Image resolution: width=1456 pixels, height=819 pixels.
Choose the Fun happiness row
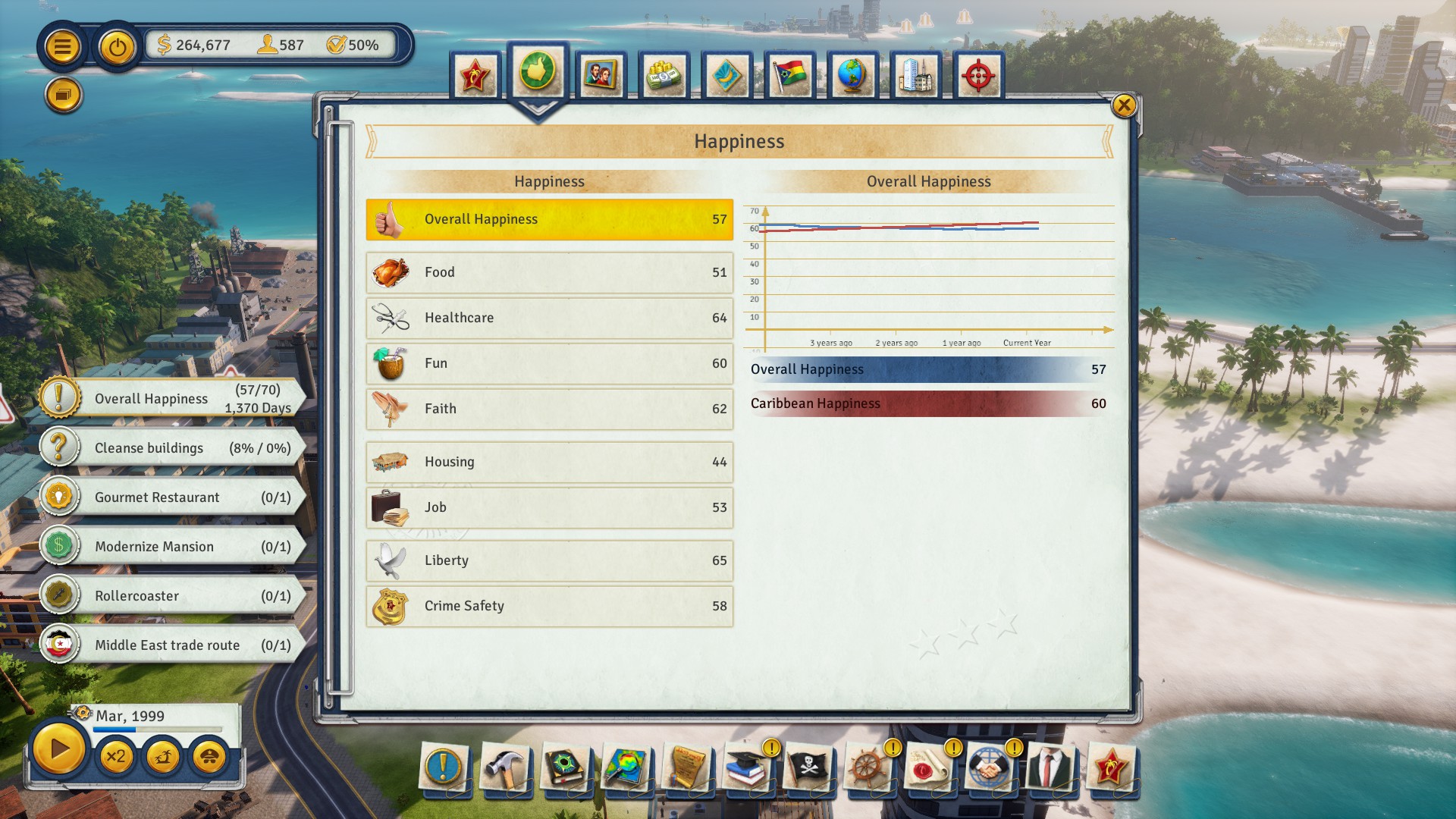tap(549, 363)
